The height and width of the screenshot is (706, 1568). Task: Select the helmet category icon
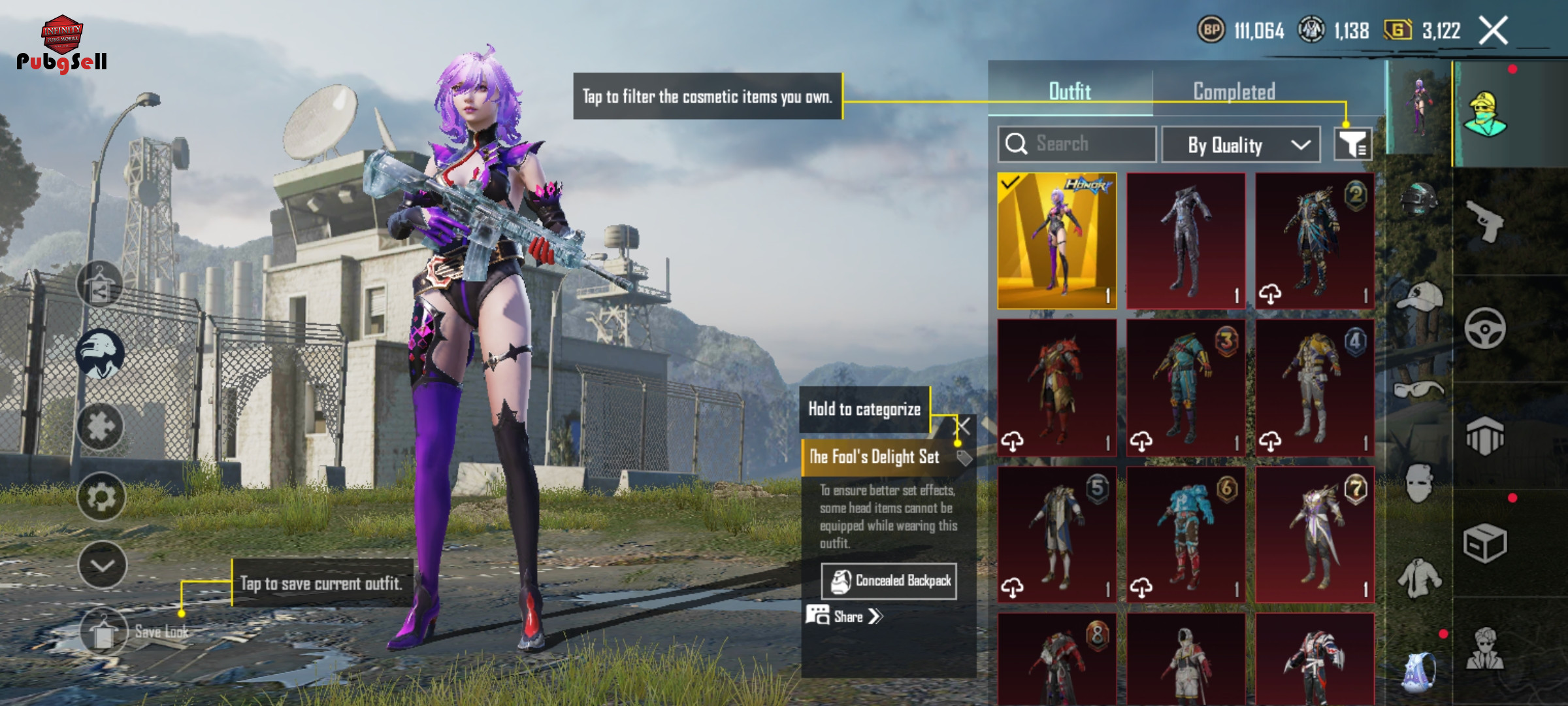click(1419, 199)
